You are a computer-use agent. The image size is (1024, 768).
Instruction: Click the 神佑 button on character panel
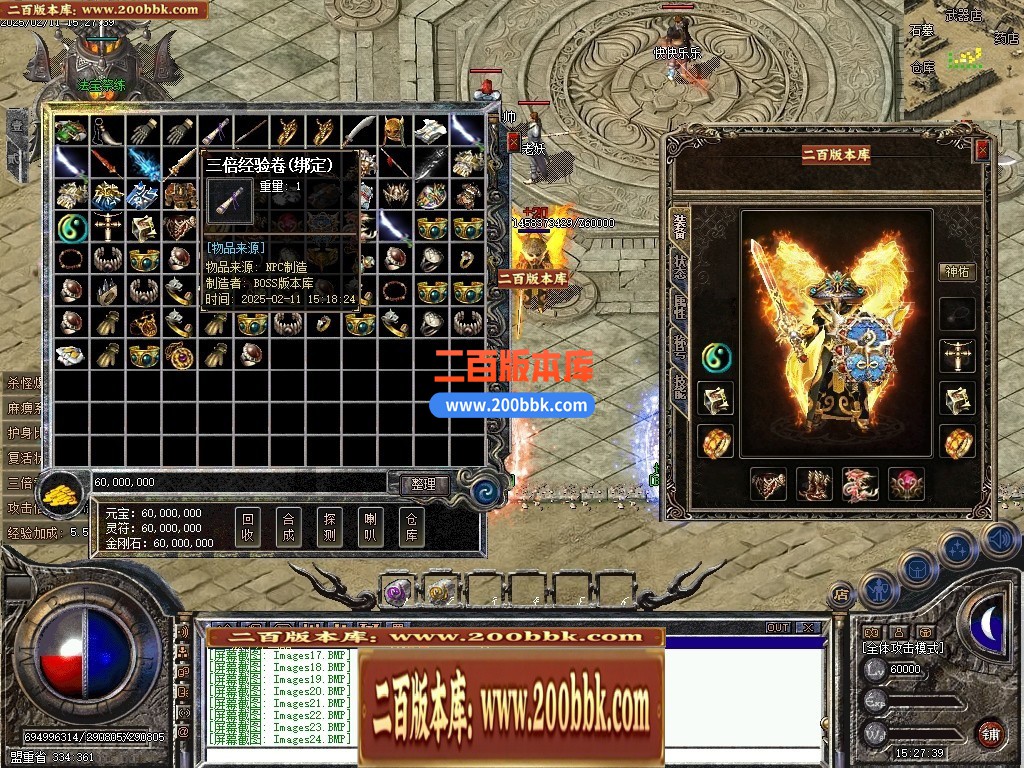958,271
